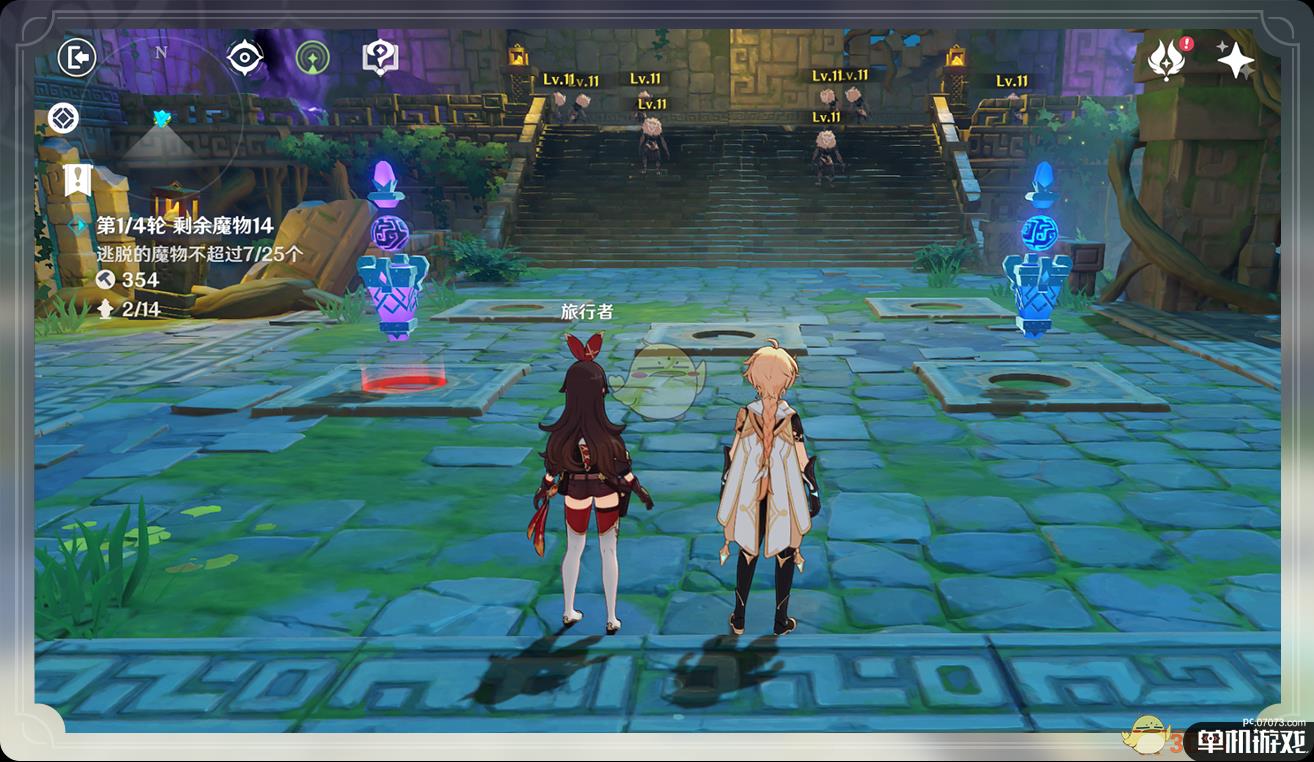Open the winged emblem icon with red alert

(x=1167, y=60)
